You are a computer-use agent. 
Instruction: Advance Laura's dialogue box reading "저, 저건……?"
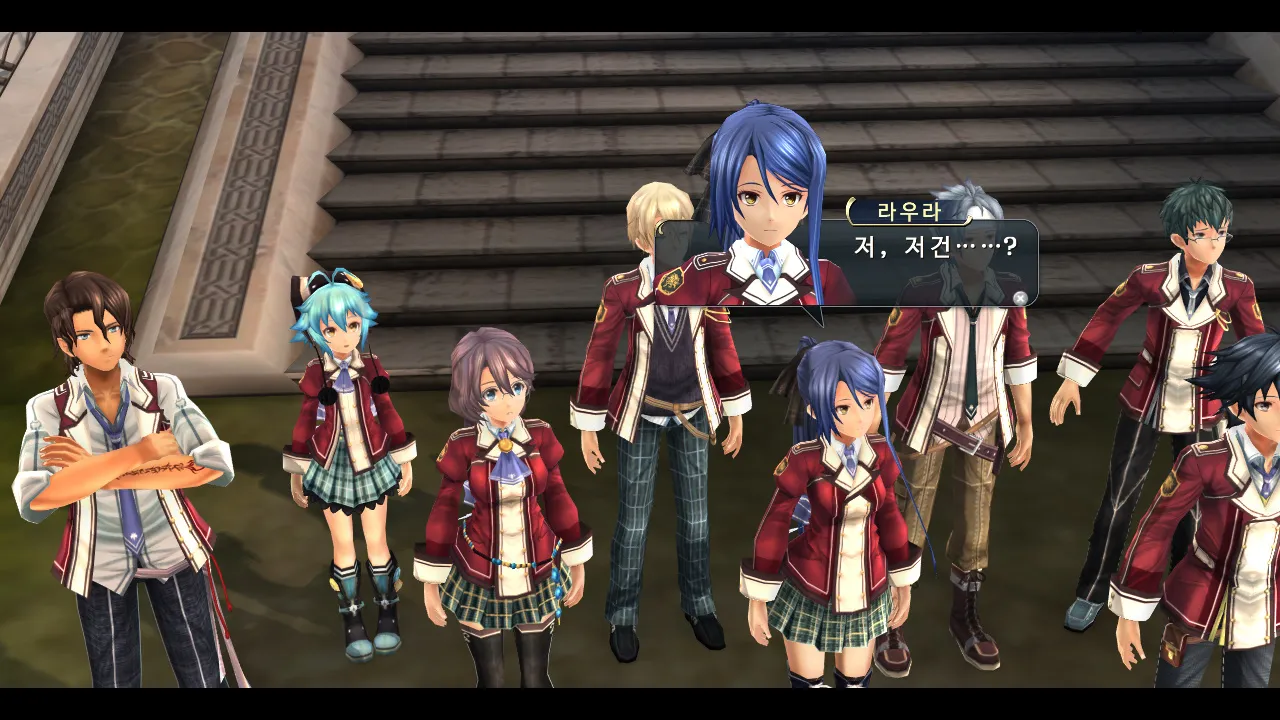pyautogui.click(x=1019, y=297)
